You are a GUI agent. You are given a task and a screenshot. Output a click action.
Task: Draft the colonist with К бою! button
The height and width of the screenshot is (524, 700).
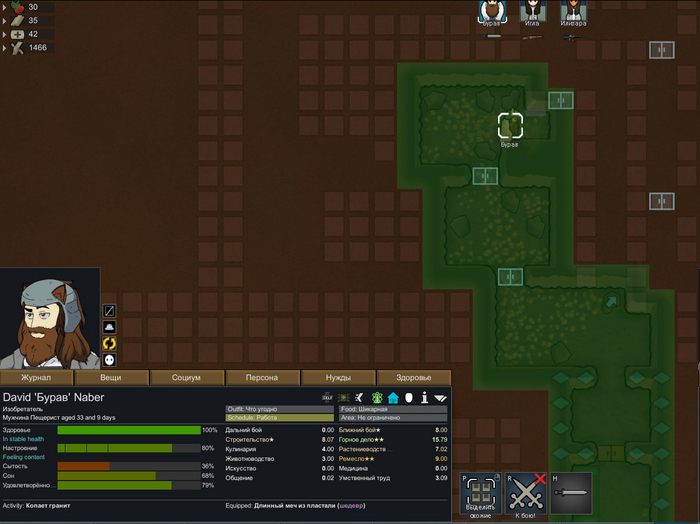coord(525,493)
